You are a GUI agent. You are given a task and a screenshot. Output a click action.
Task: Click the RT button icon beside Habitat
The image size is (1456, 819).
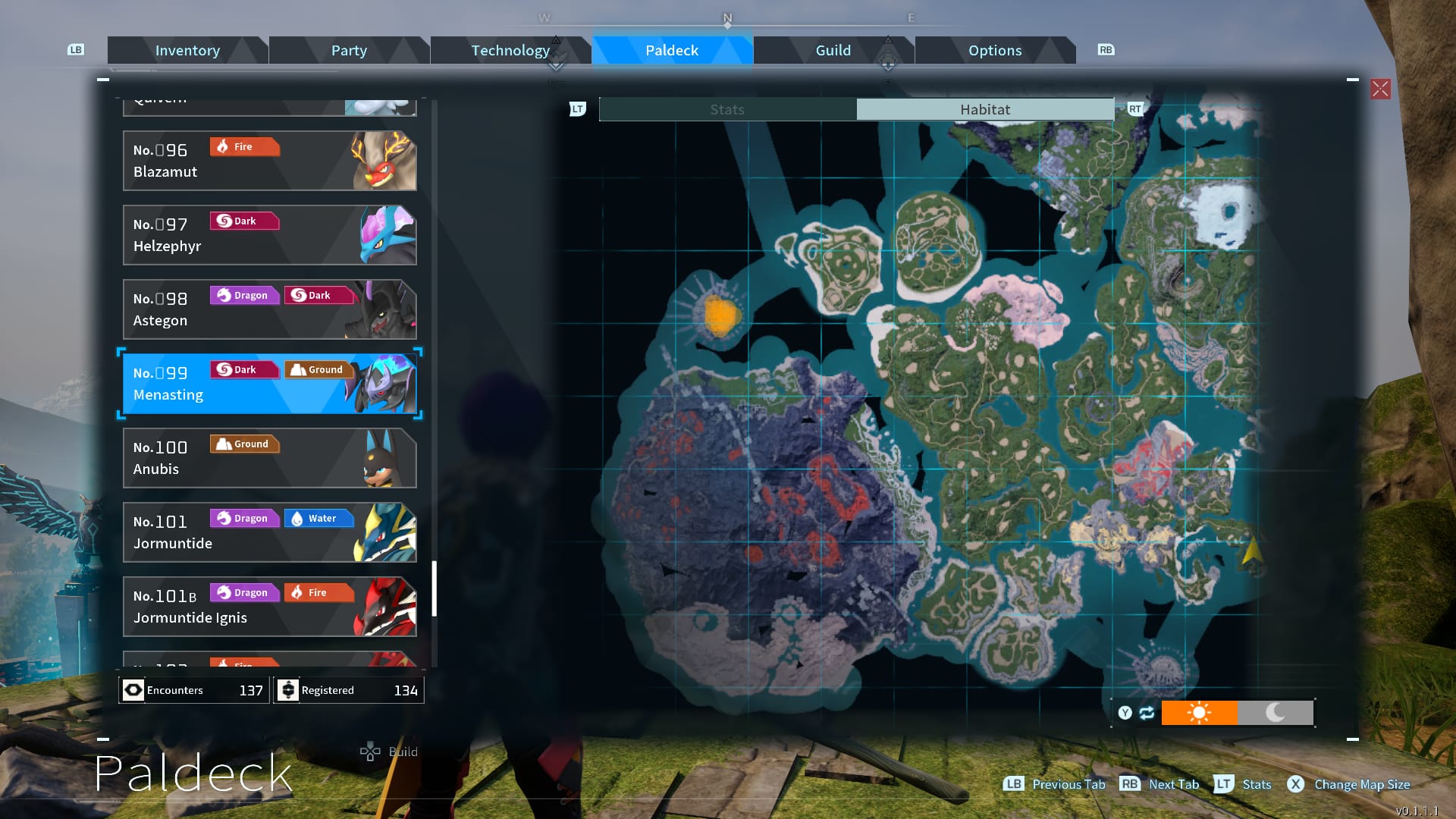pyautogui.click(x=1134, y=109)
